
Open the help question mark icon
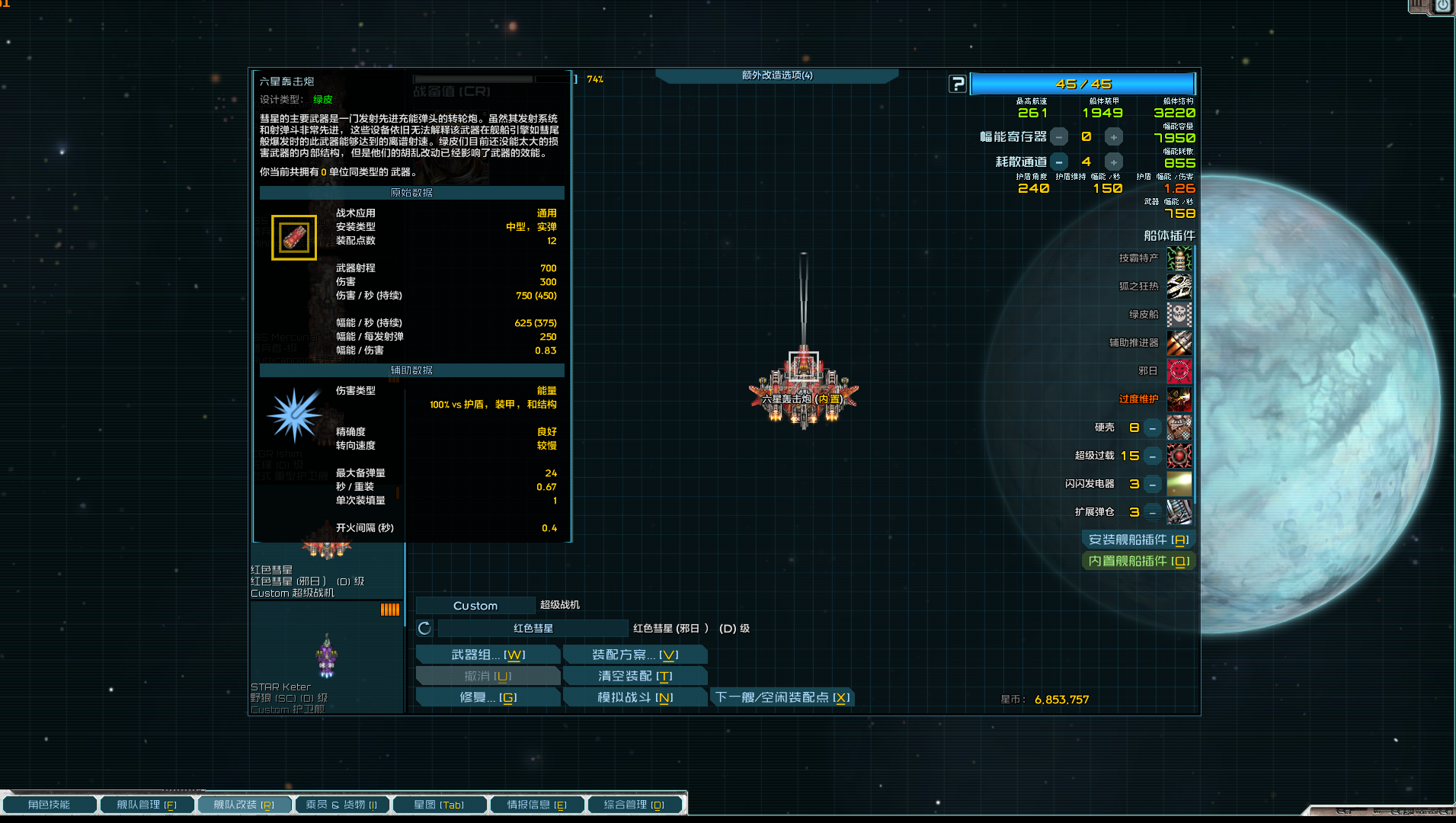[x=958, y=84]
